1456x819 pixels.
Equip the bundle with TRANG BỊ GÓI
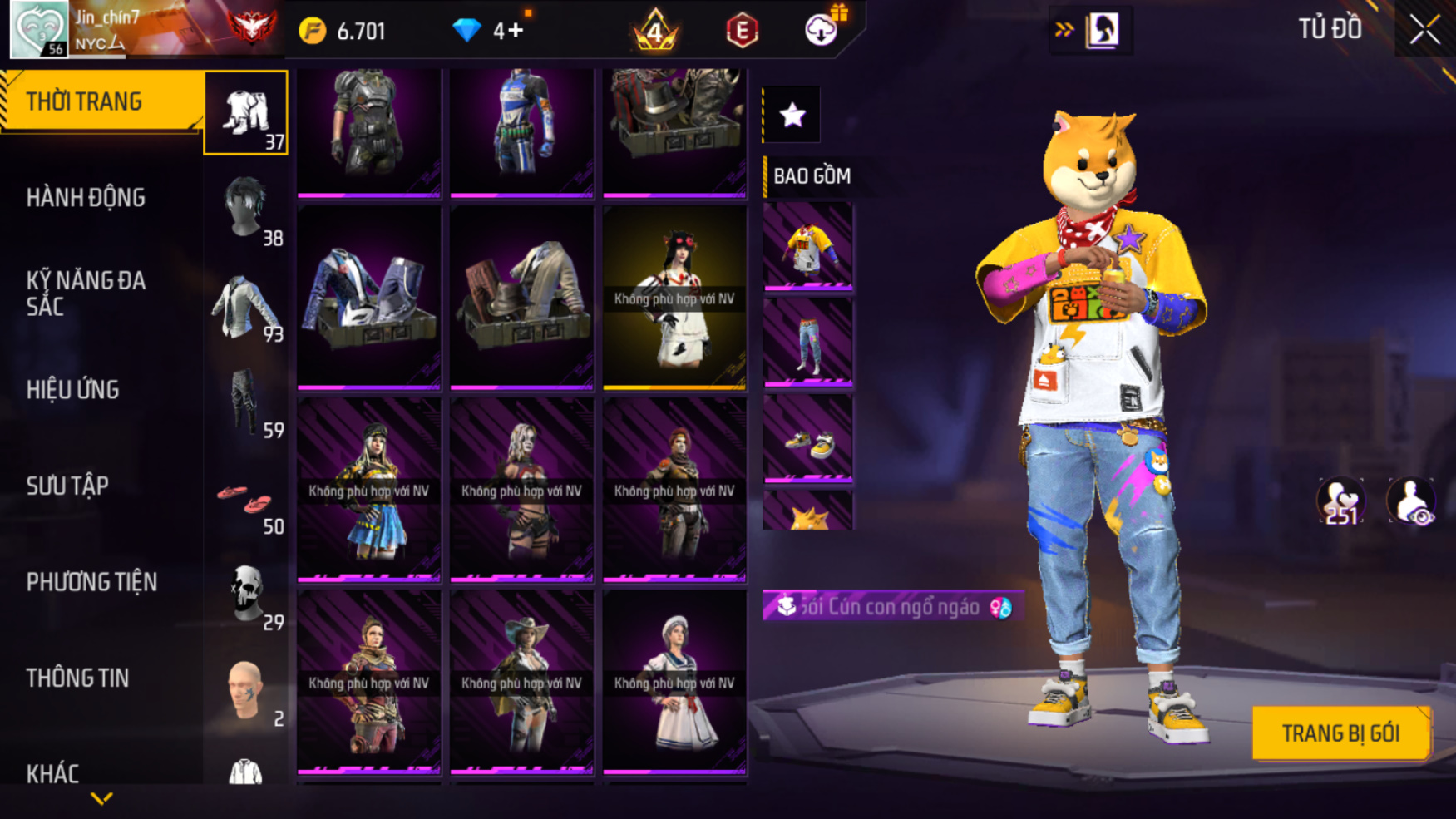click(1340, 733)
